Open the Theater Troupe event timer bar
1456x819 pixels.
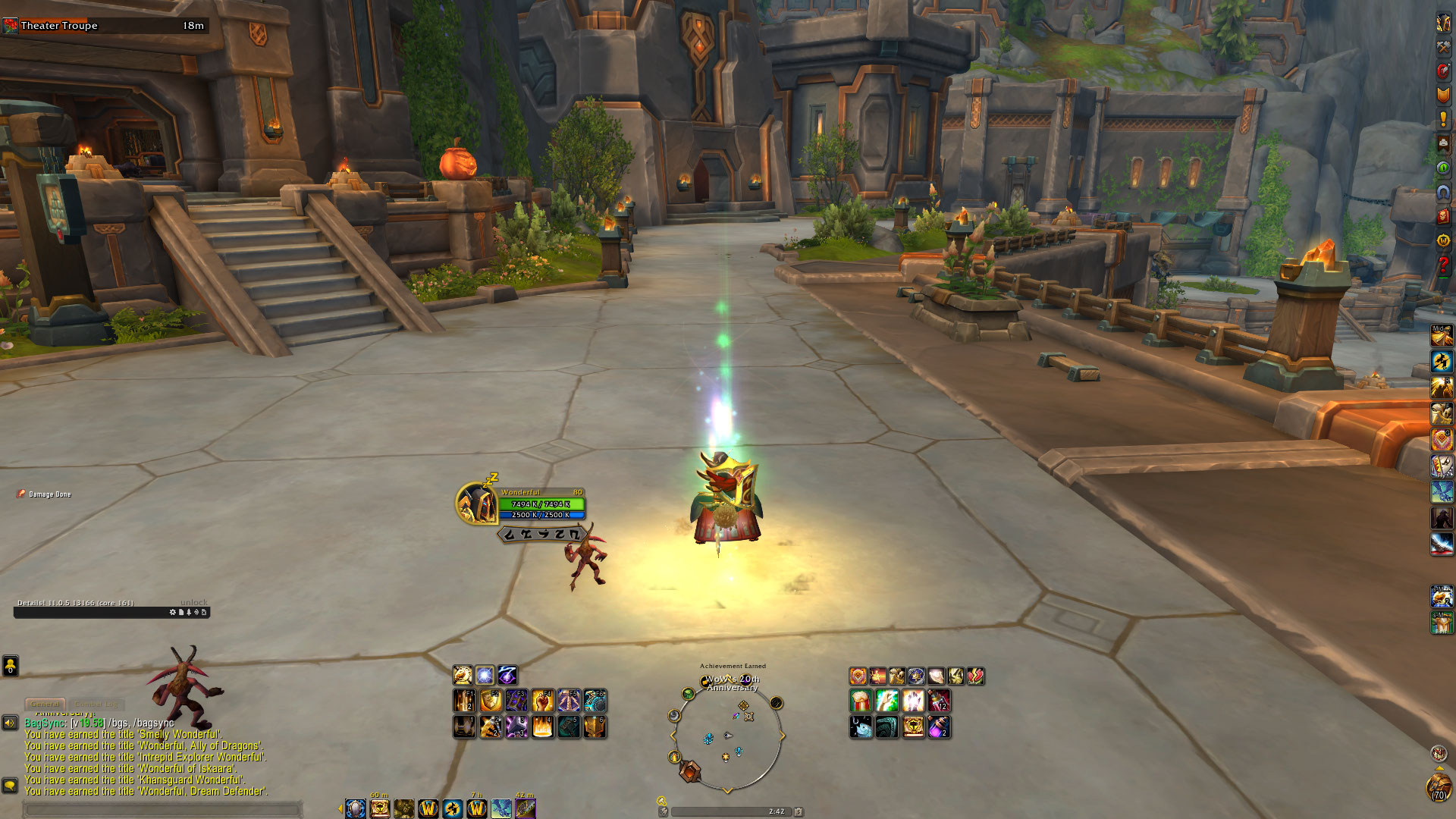coord(105,26)
